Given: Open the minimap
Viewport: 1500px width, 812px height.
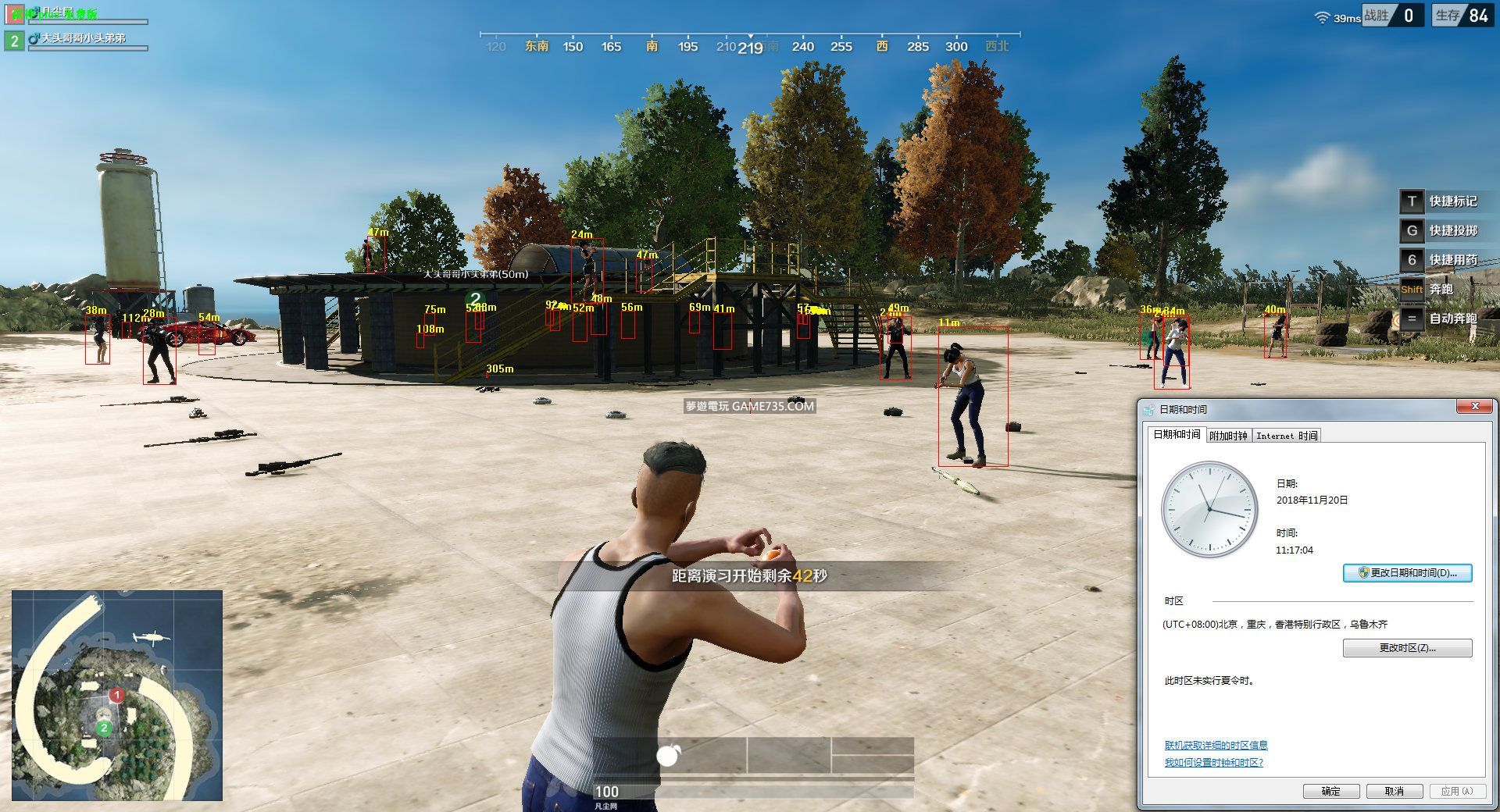Looking at the screenshot, I should coord(117,695).
